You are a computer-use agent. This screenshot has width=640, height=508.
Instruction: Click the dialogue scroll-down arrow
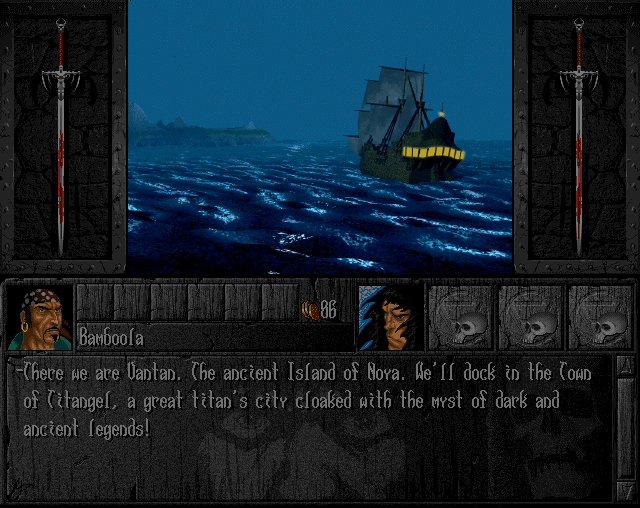(x=624, y=492)
